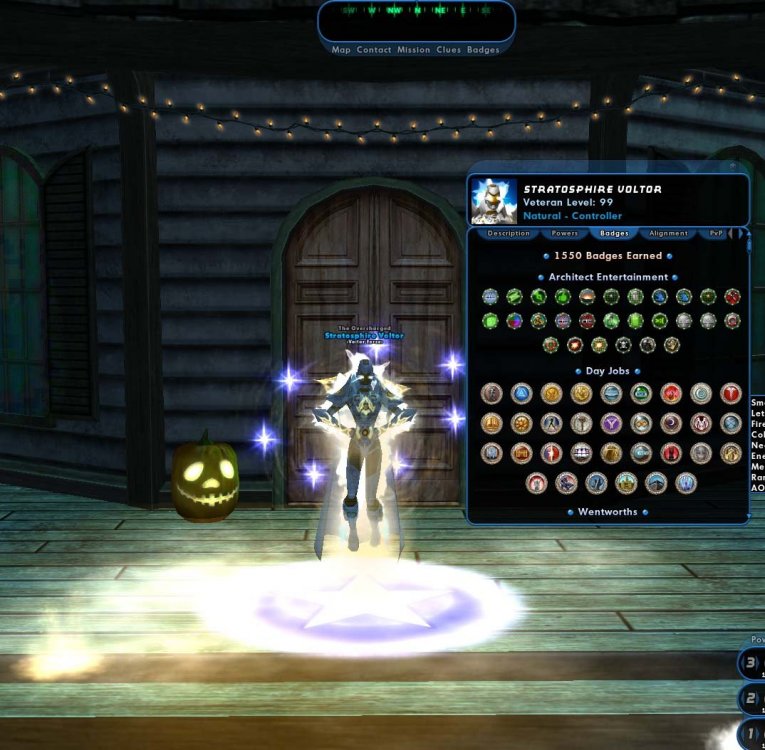Viewport: 765px width, 750px height.
Task: Choose the blue triangle Day Jobs badge
Action: (x=521, y=393)
